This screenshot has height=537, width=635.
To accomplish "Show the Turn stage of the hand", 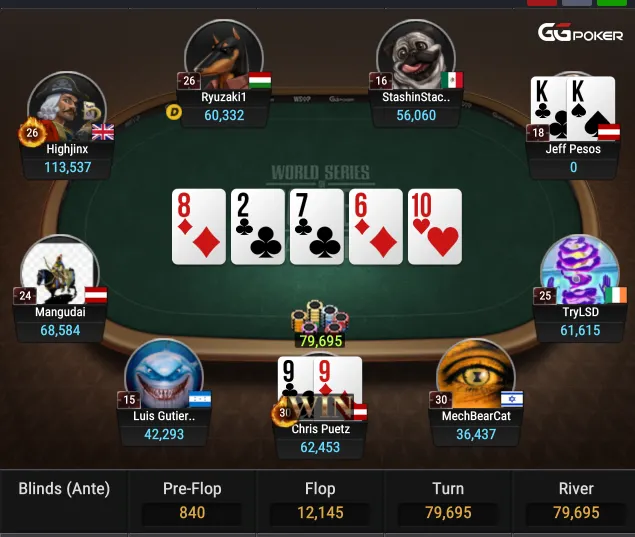I will click(448, 501).
